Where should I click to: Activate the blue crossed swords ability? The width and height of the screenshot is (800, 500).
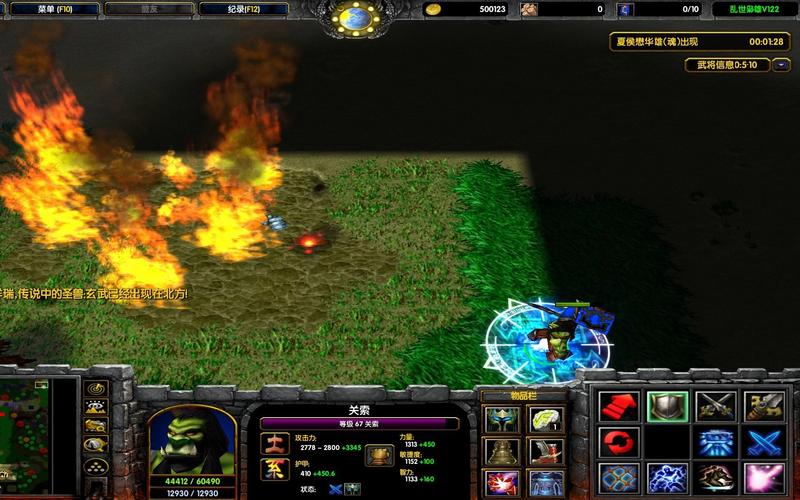click(x=764, y=442)
